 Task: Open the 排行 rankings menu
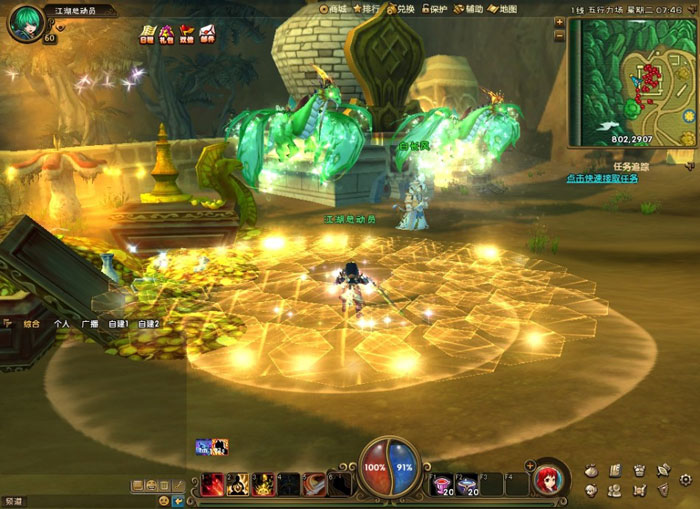370,9
